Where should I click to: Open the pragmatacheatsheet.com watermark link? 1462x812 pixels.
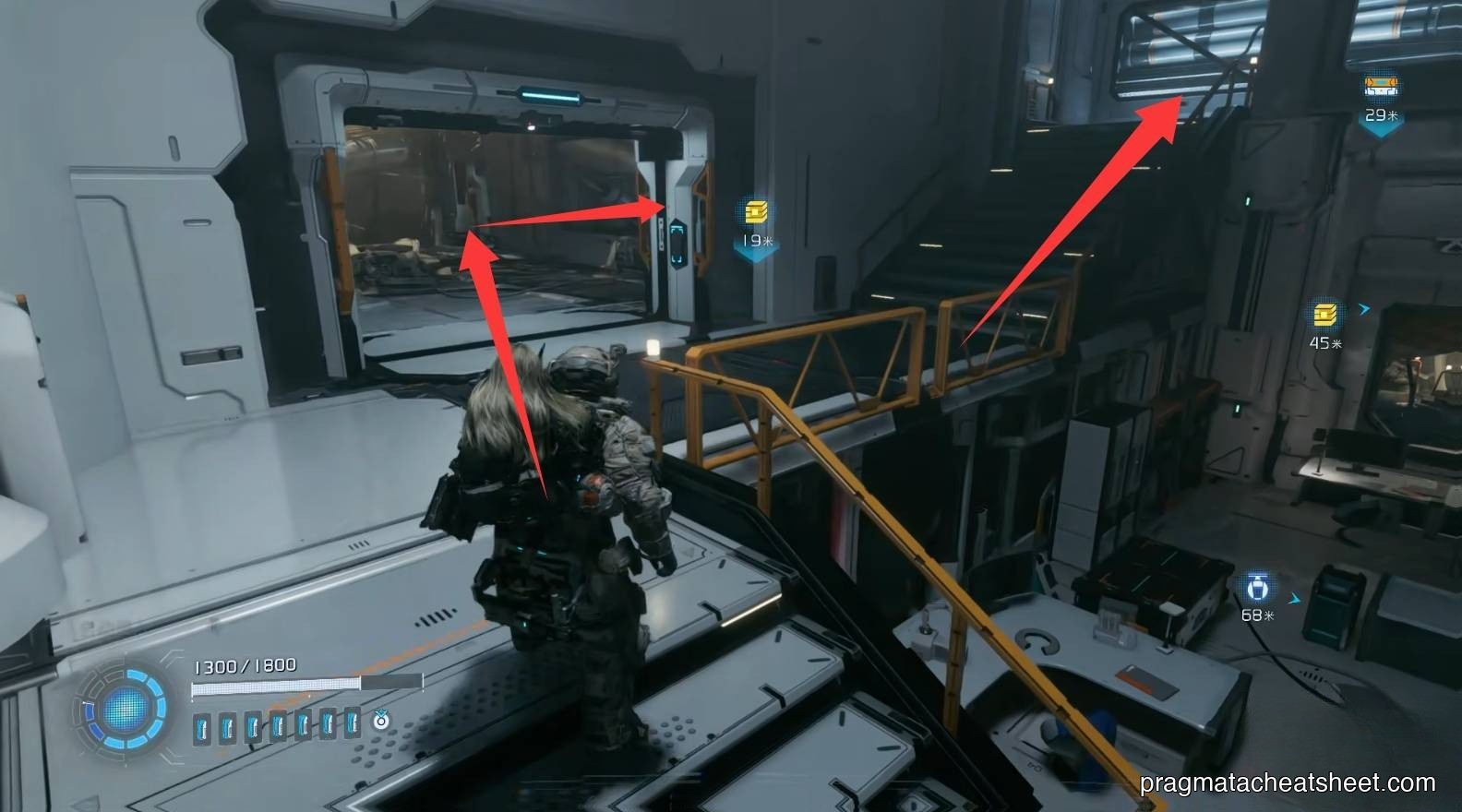(1288, 783)
